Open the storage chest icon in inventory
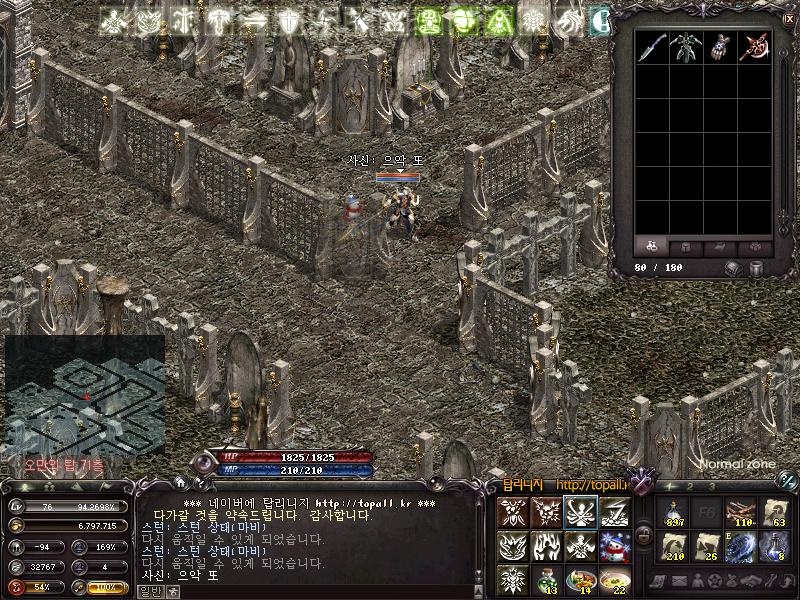 pyautogui.click(x=733, y=268)
